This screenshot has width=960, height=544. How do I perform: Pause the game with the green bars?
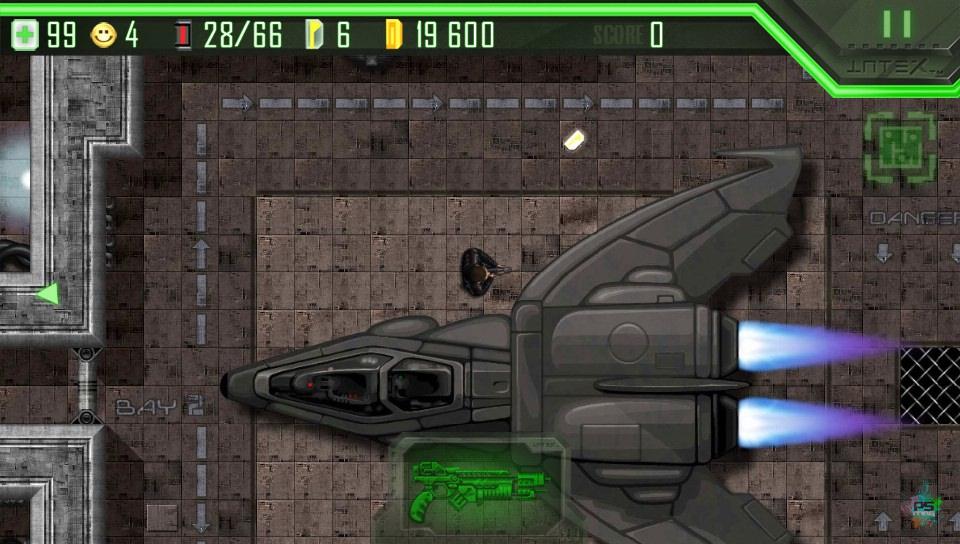tap(896, 24)
